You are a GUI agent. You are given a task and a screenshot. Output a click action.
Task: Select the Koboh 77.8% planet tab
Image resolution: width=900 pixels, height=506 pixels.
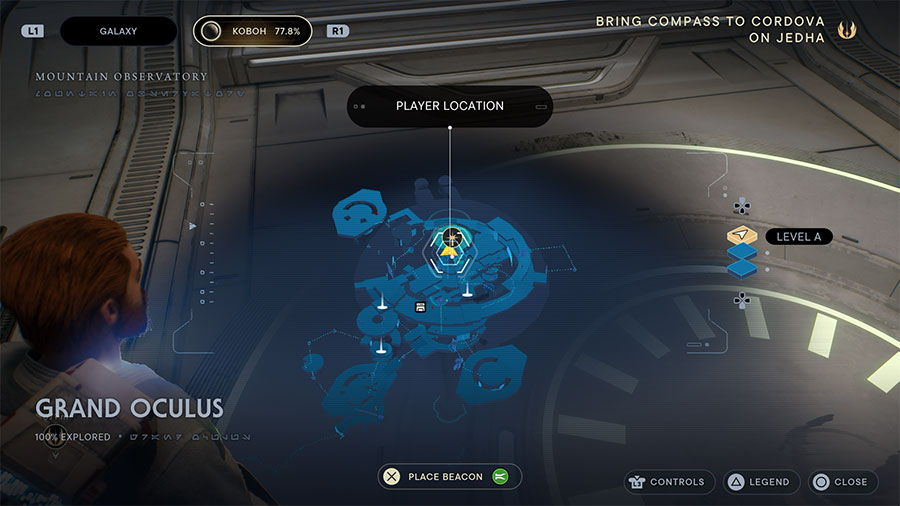[252, 31]
